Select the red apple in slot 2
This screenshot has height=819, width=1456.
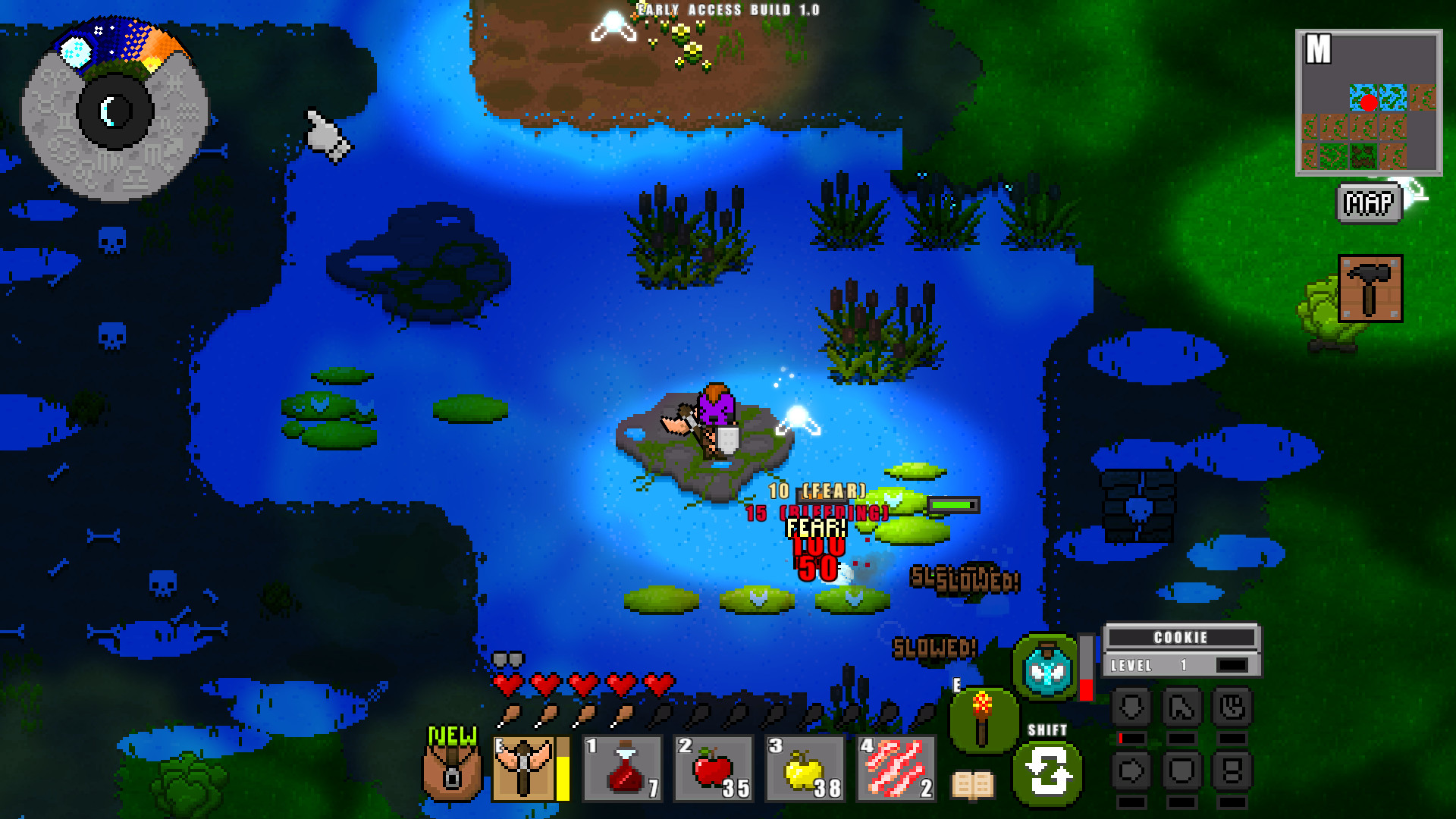(x=712, y=768)
